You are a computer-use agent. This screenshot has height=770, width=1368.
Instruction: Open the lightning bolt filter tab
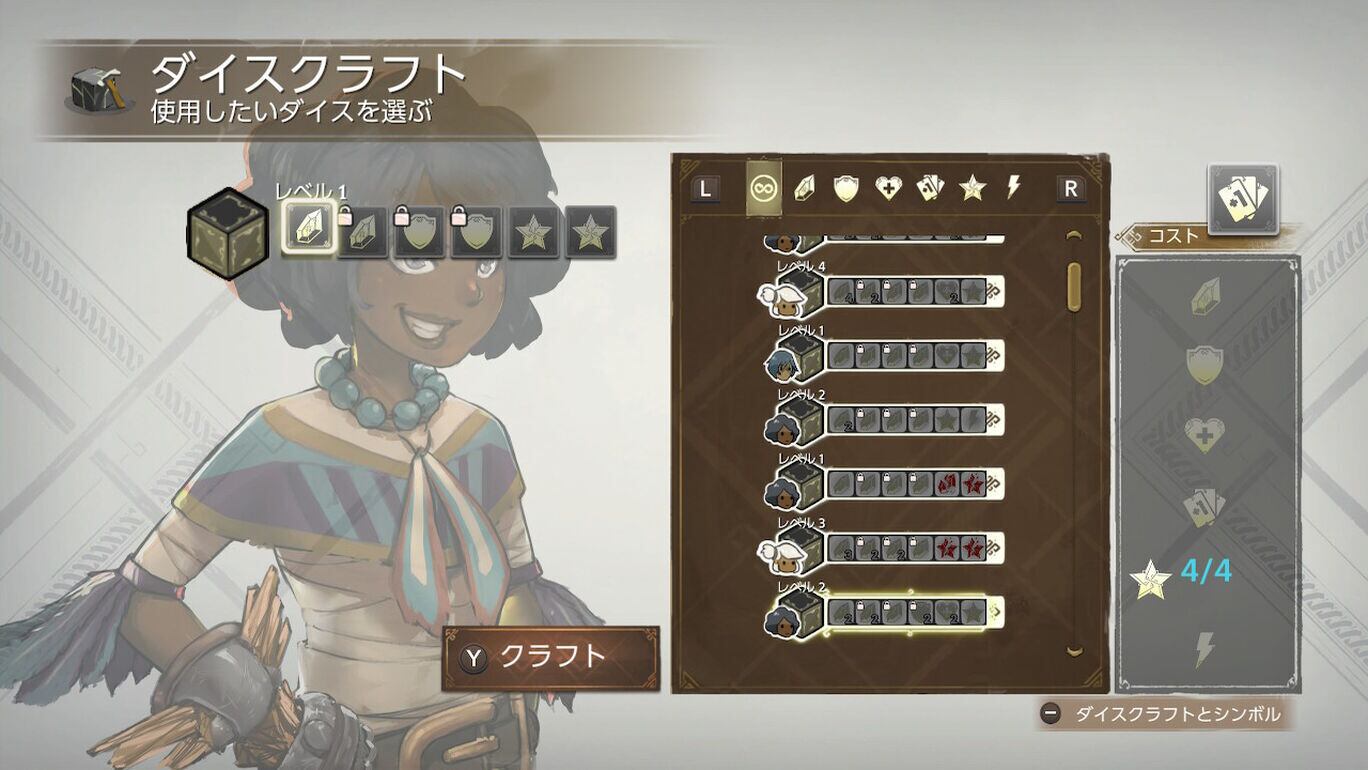point(1013,188)
